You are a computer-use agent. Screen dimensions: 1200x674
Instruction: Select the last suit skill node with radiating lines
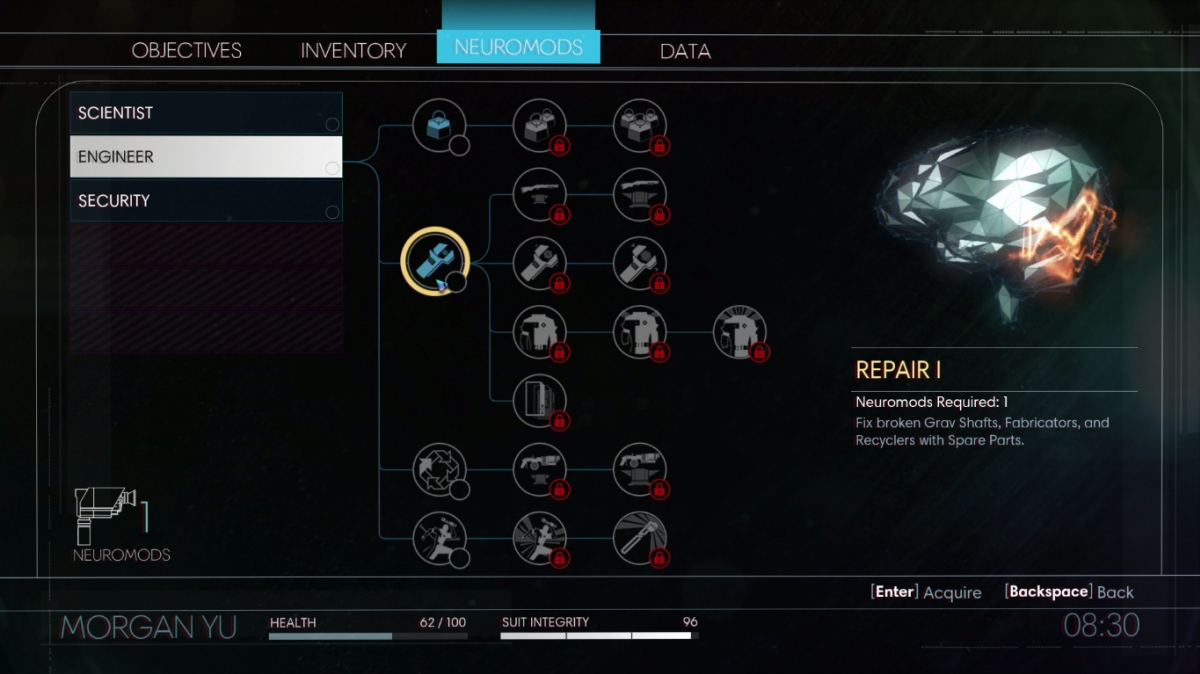(x=739, y=332)
